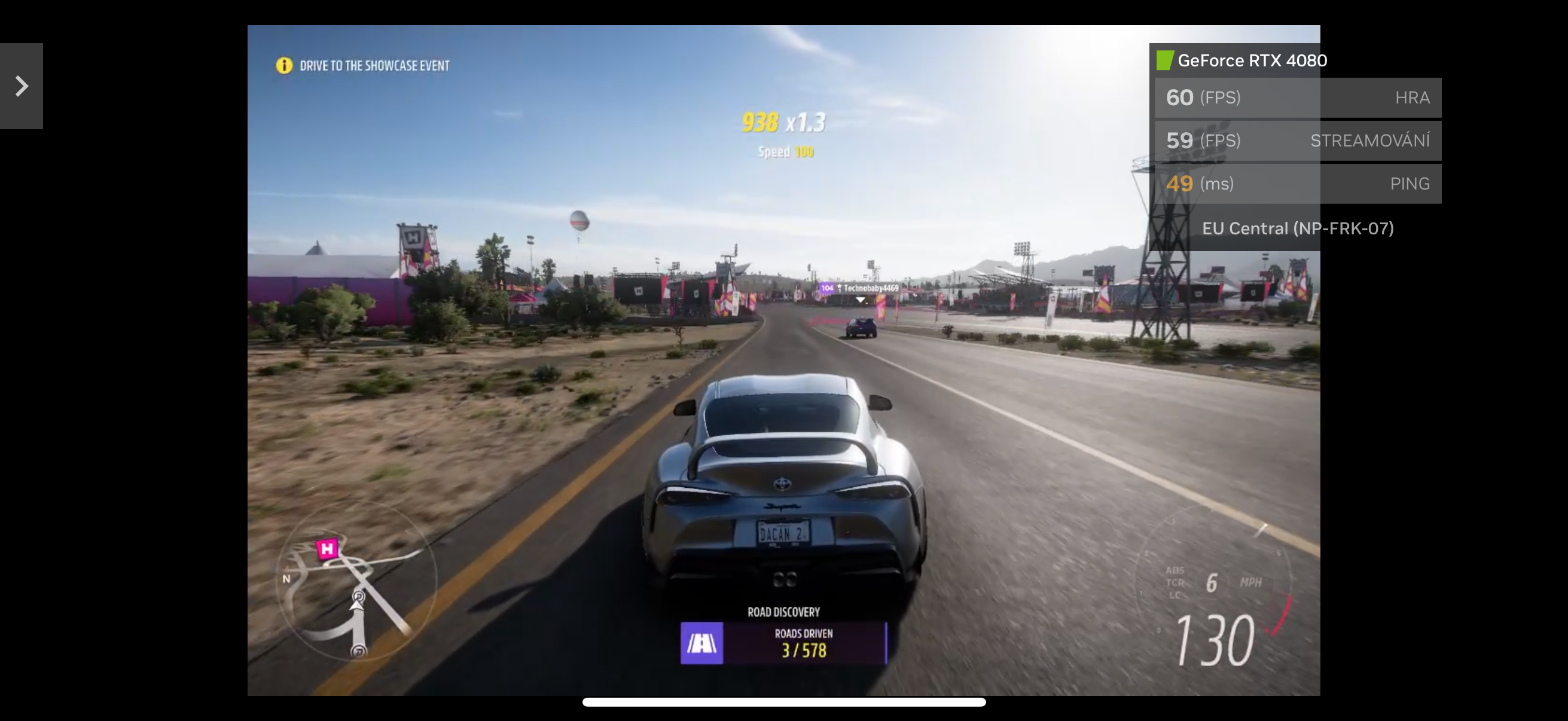Click the ABS indicator near the speedometer
The width and height of the screenshot is (1568, 721).
tap(1175, 571)
